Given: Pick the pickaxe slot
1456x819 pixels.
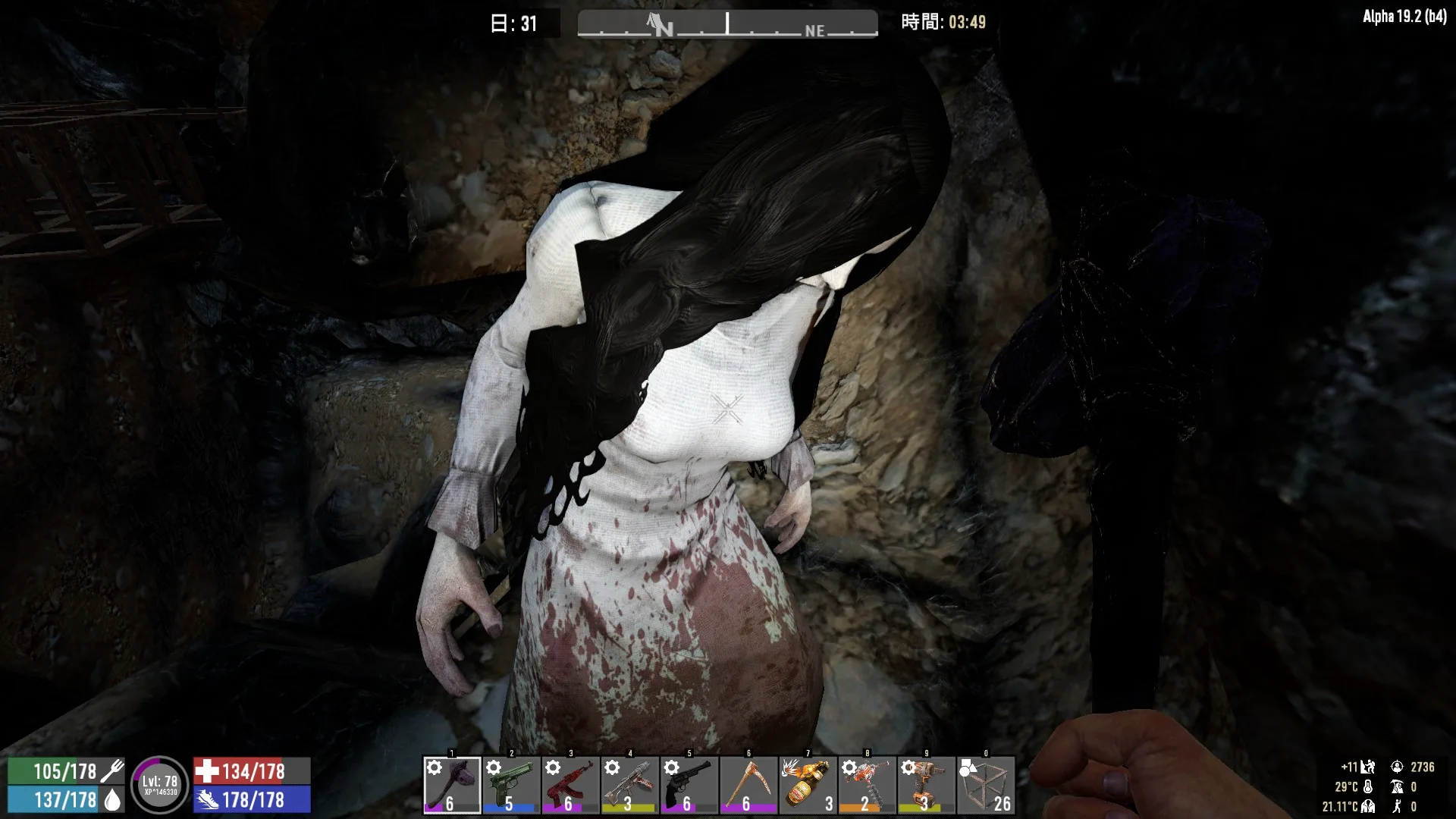Looking at the screenshot, I should click(748, 785).
